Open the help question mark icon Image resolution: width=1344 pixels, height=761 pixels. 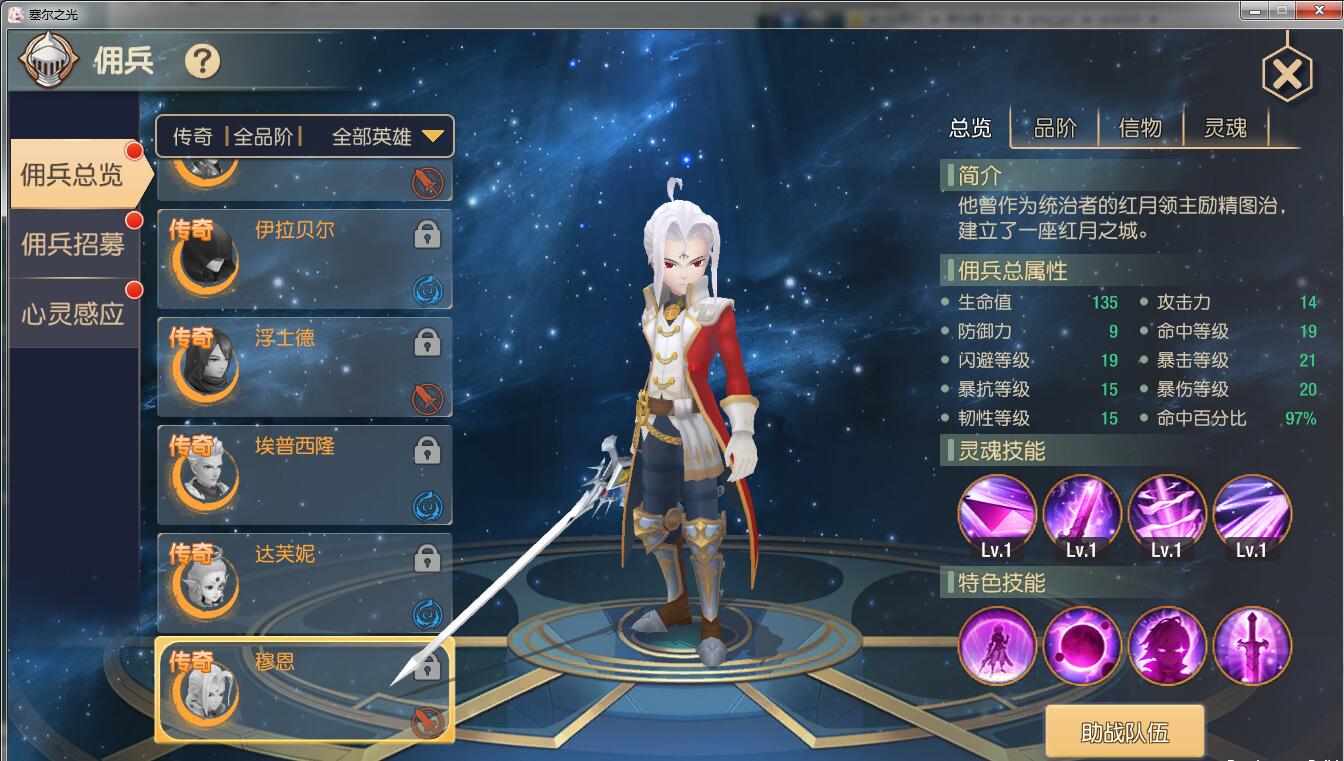(x=202, y=62)
